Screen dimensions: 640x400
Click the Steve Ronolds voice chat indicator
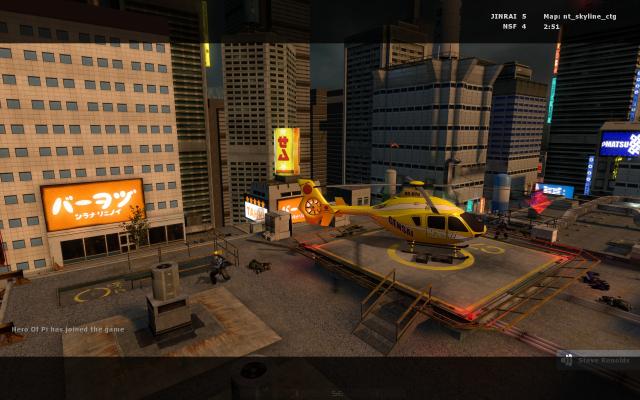(x=595, y=359)
